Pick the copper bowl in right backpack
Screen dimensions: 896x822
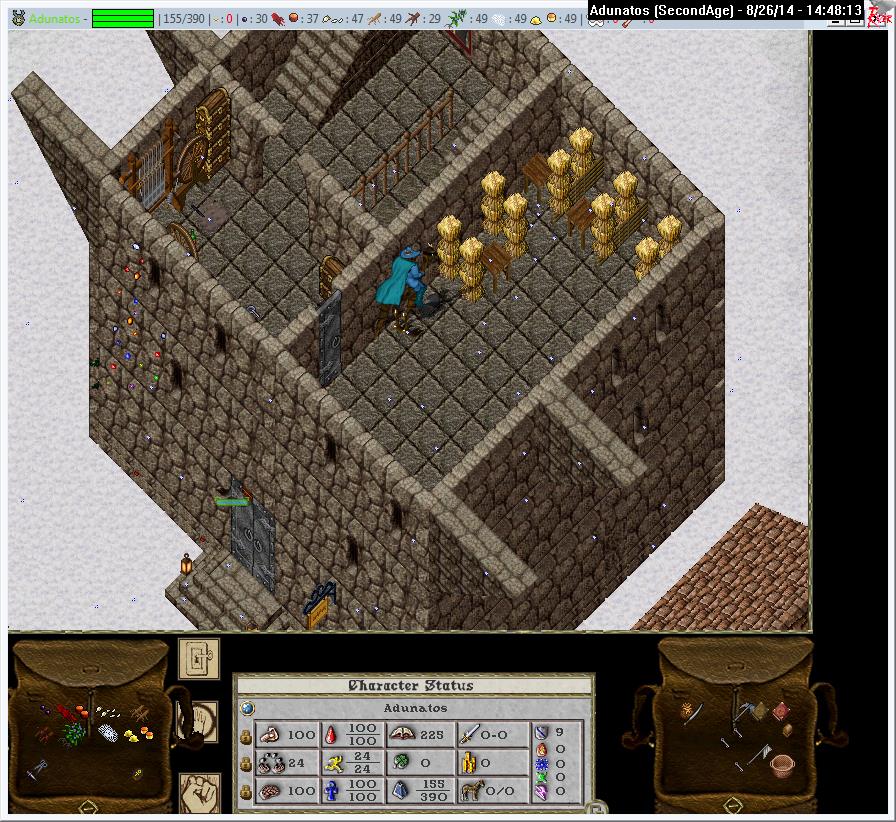pyautogui.click(x=783, y=766)
